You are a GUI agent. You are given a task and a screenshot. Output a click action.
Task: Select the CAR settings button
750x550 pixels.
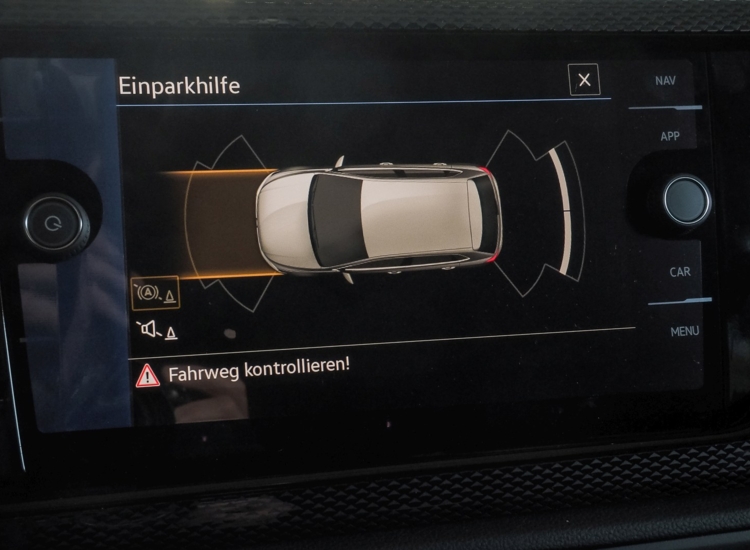pyautogui.click(x=679, y=272)
